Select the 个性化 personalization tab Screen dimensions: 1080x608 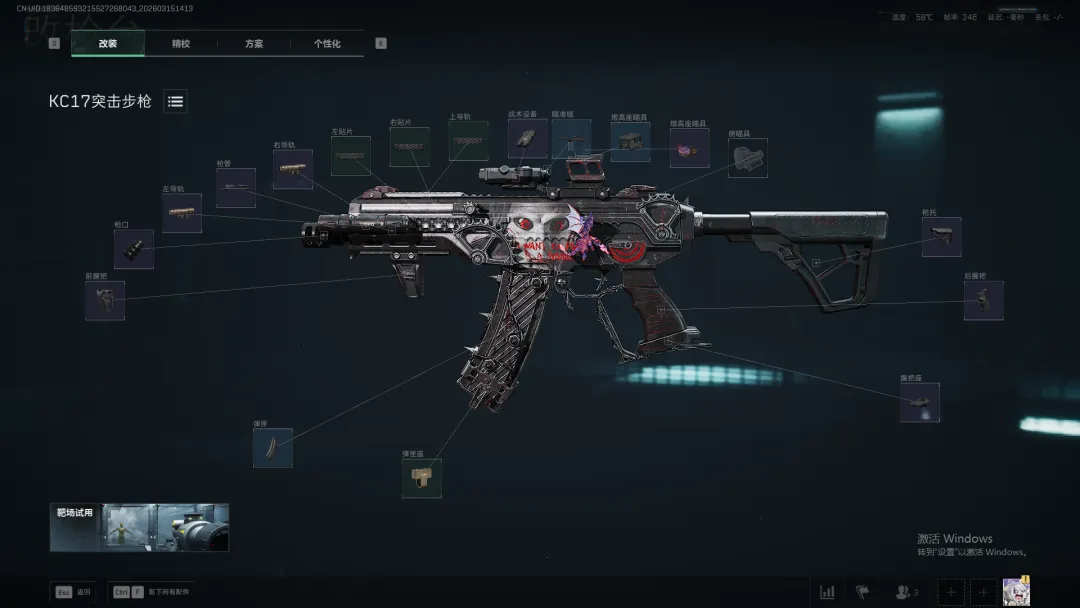pos(327,44)
